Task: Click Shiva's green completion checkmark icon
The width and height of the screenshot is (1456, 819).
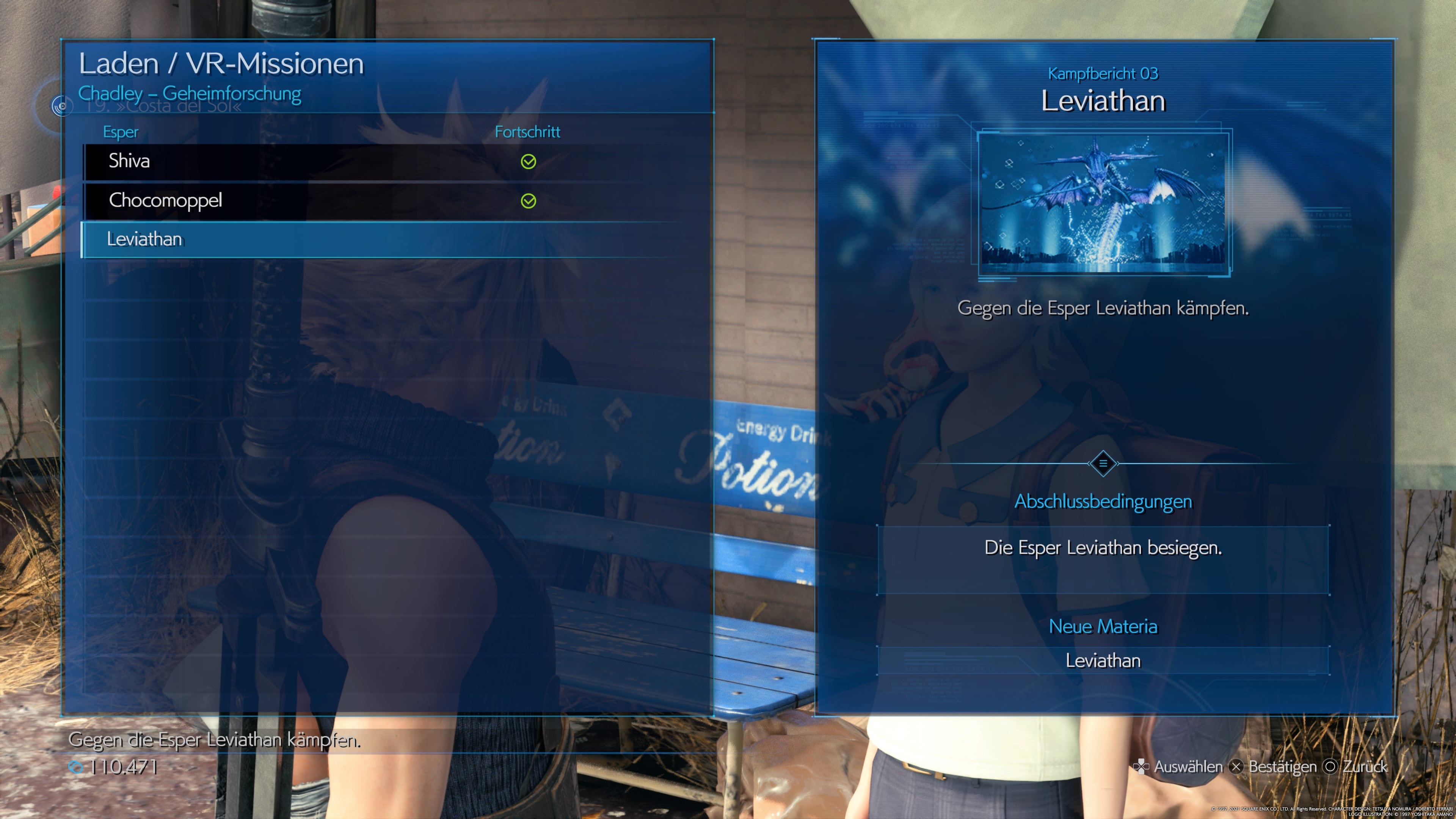Action: click(x=529, y=161)
